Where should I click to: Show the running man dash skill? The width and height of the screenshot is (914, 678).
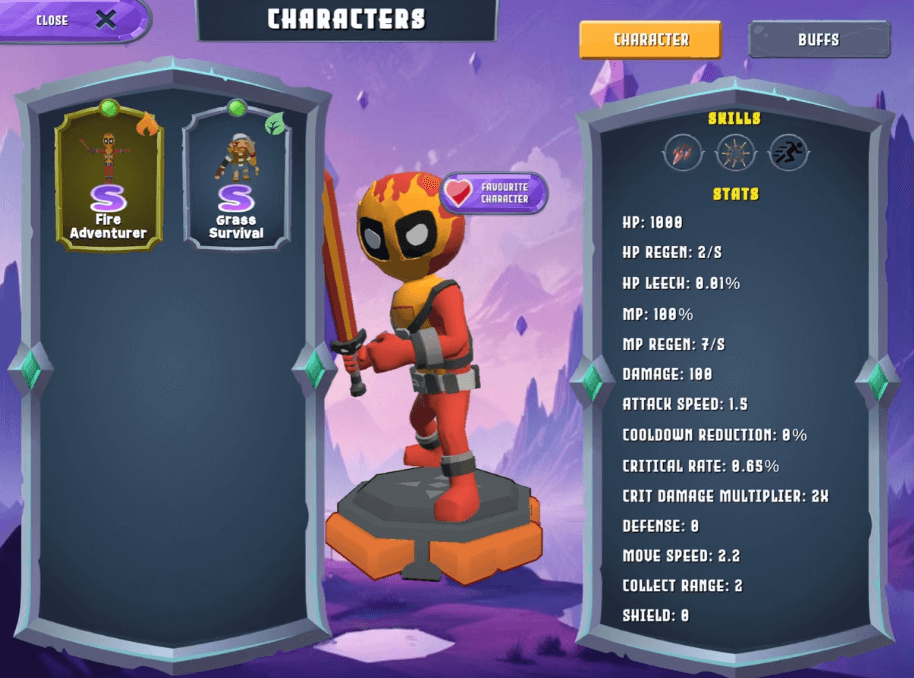pos(789,153)
